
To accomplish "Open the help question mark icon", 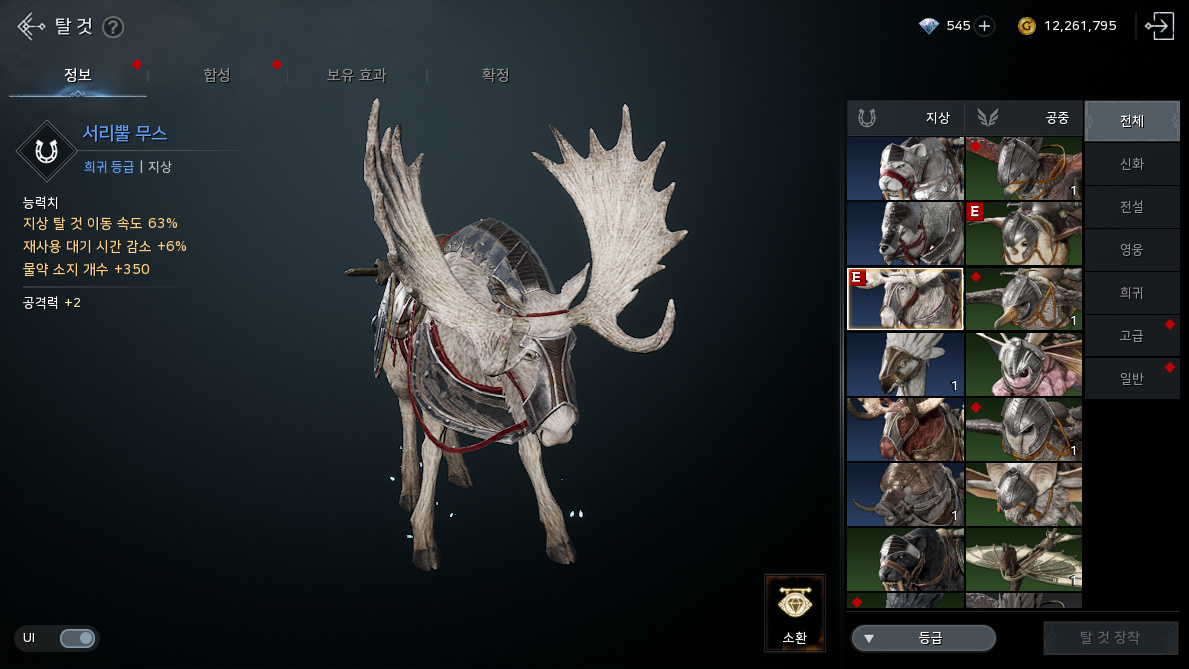I will pos(113,27).
